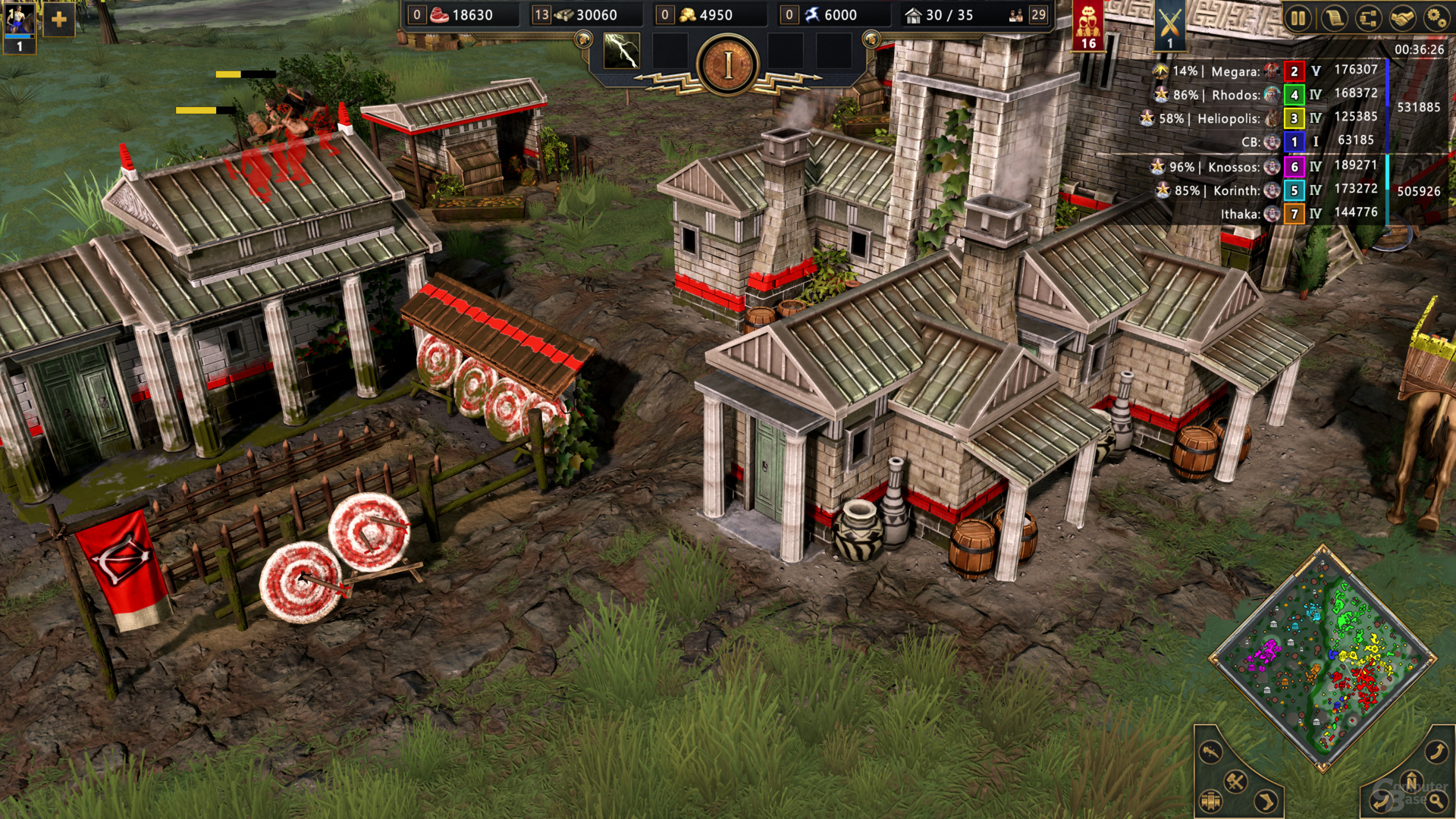
Task: Open the settings gear menu
Action: point(1436,17)
